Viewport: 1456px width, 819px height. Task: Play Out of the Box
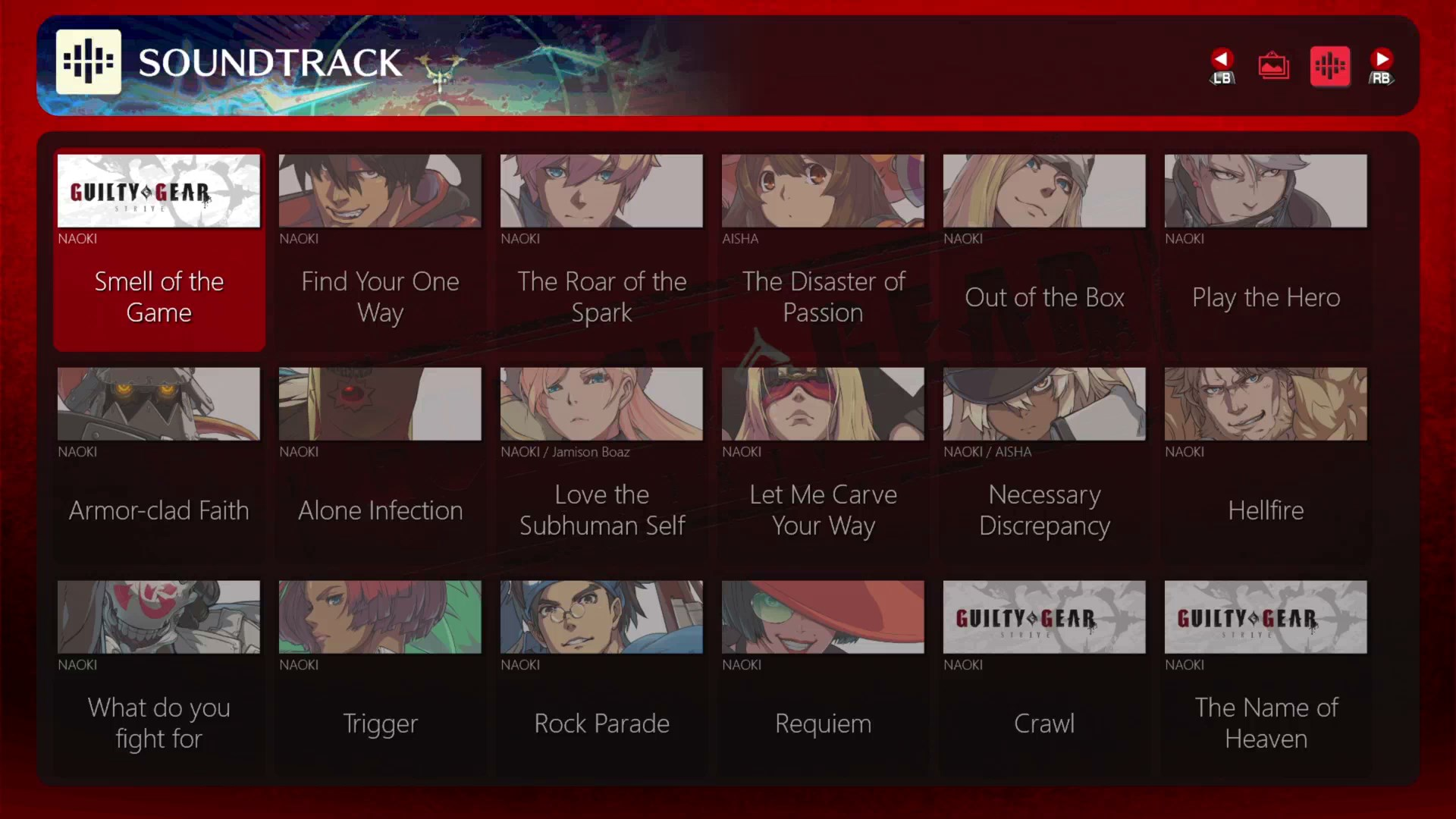click(1044, 250)
